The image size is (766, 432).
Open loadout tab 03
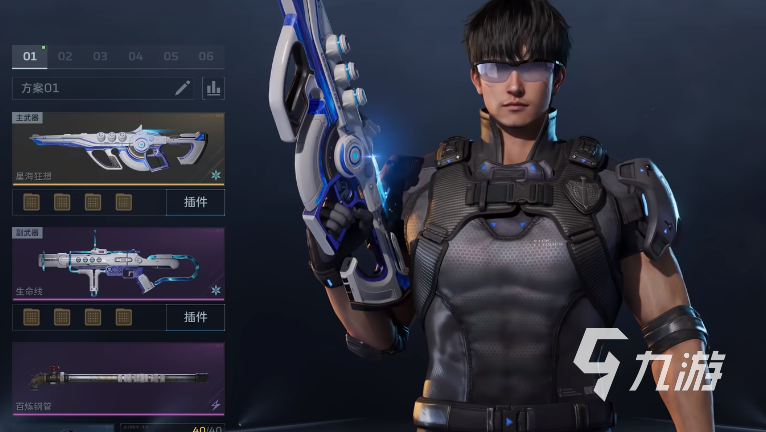(x=100, y=57)
